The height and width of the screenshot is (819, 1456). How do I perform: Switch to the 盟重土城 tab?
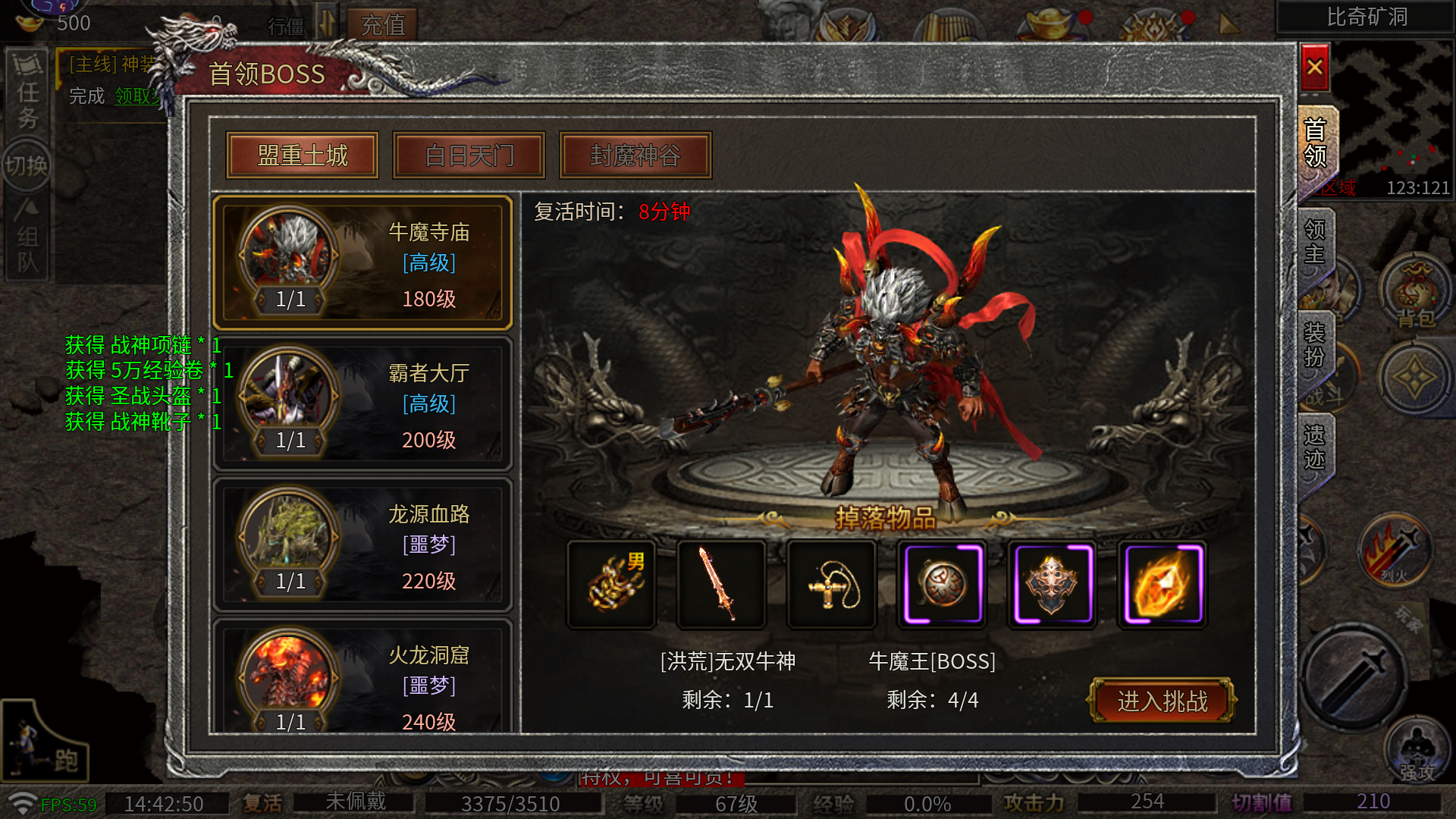(303, 155)
